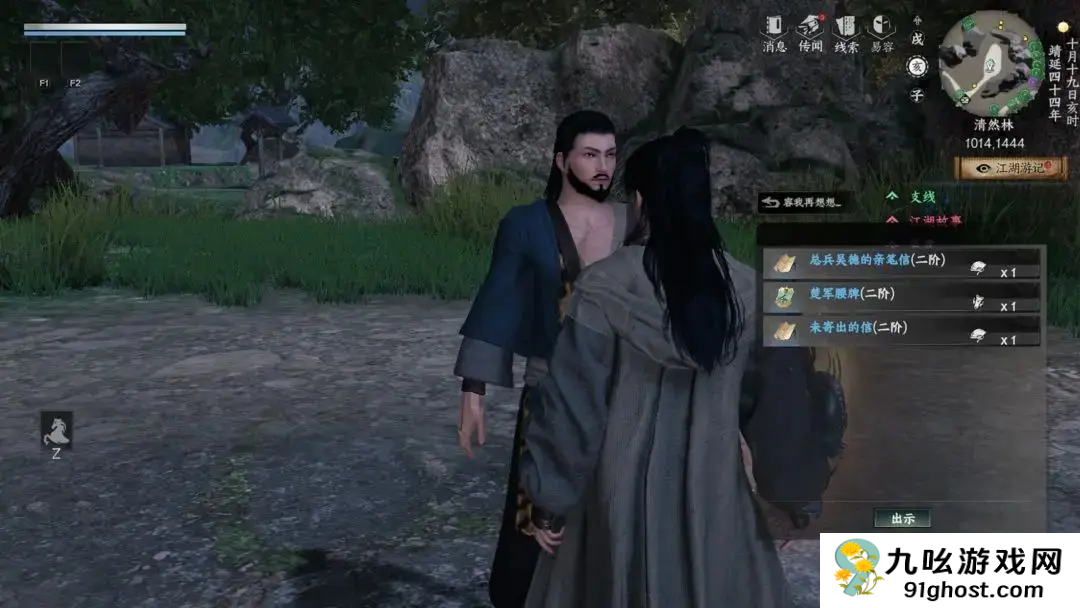Open the 江湖游记 journal button
This screenshot has width=1080, height=608.
coord(1011,168)
